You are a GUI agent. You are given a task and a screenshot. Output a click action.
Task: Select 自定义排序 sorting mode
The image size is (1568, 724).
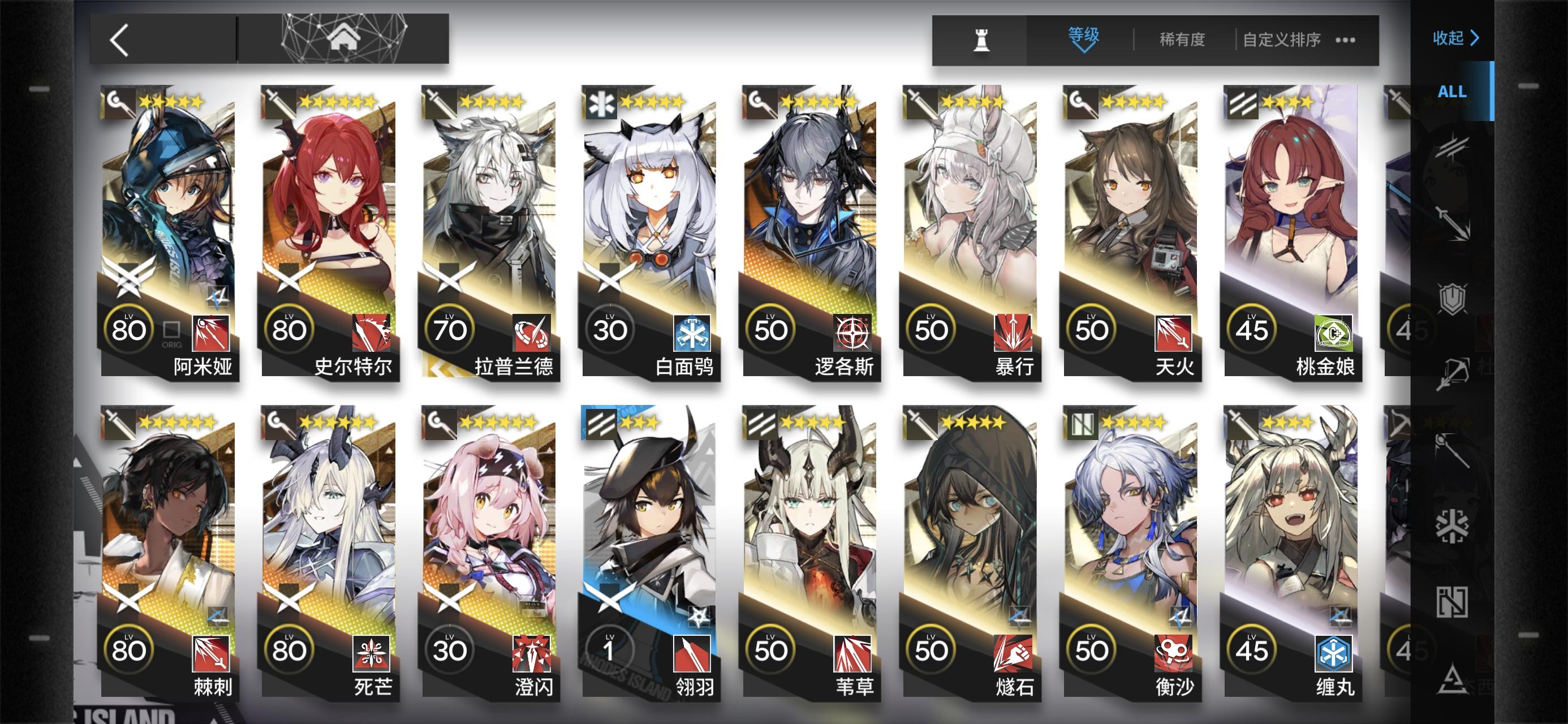(1282, 38)
